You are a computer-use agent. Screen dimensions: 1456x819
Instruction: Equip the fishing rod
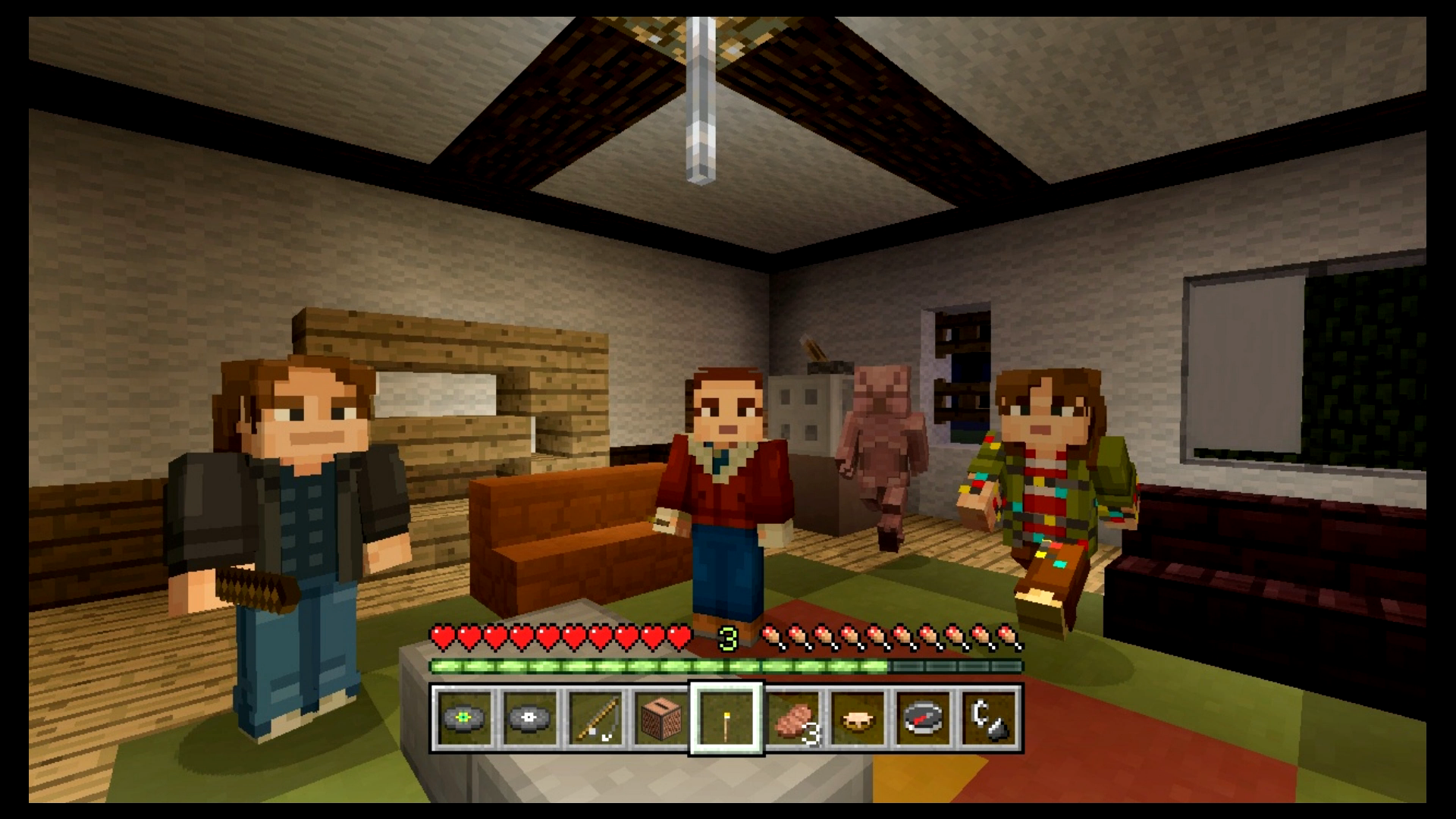tap(595, 717)
